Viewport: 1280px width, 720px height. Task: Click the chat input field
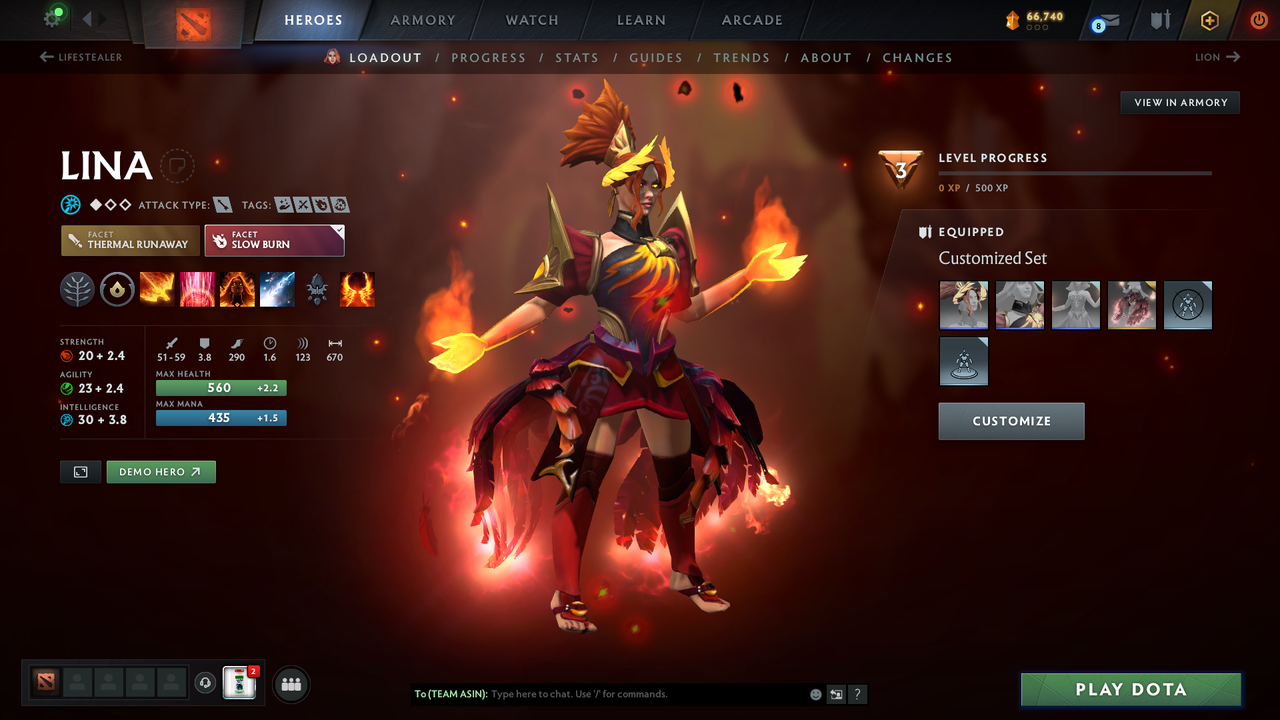pyautogui.click(x=645, y=694)
